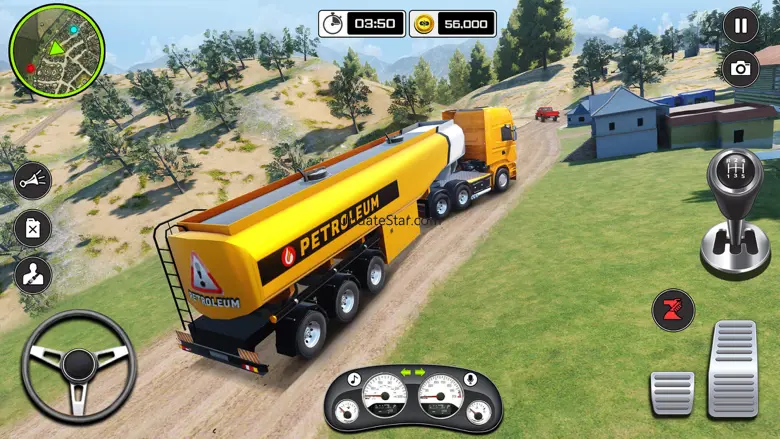Tap the fuel canister icon

pyautogui.click(x=32, y=228)
